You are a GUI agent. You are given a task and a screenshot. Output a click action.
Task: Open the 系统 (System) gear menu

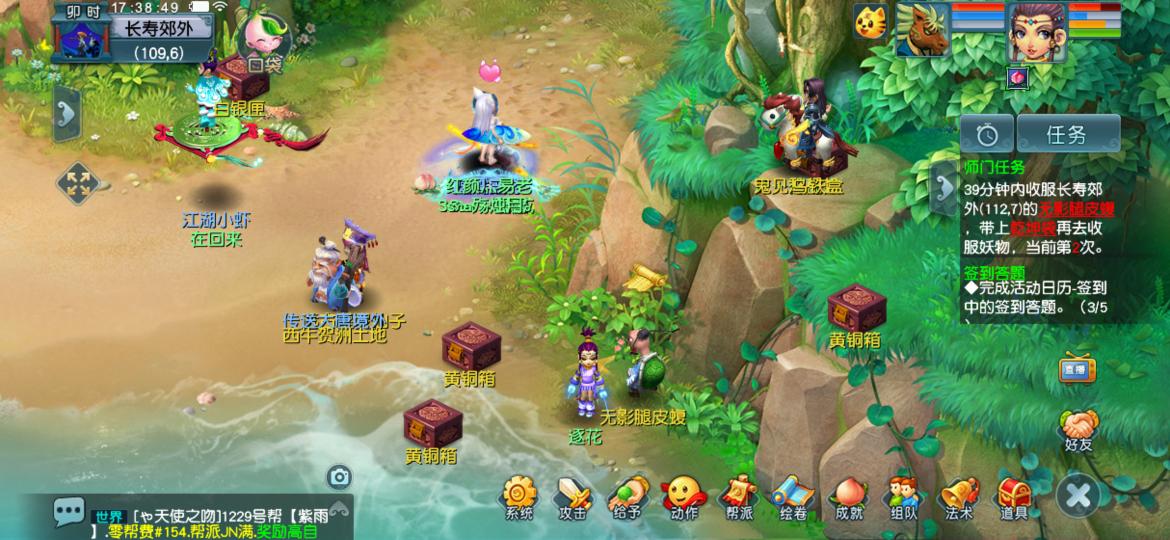tap(519, 497)
